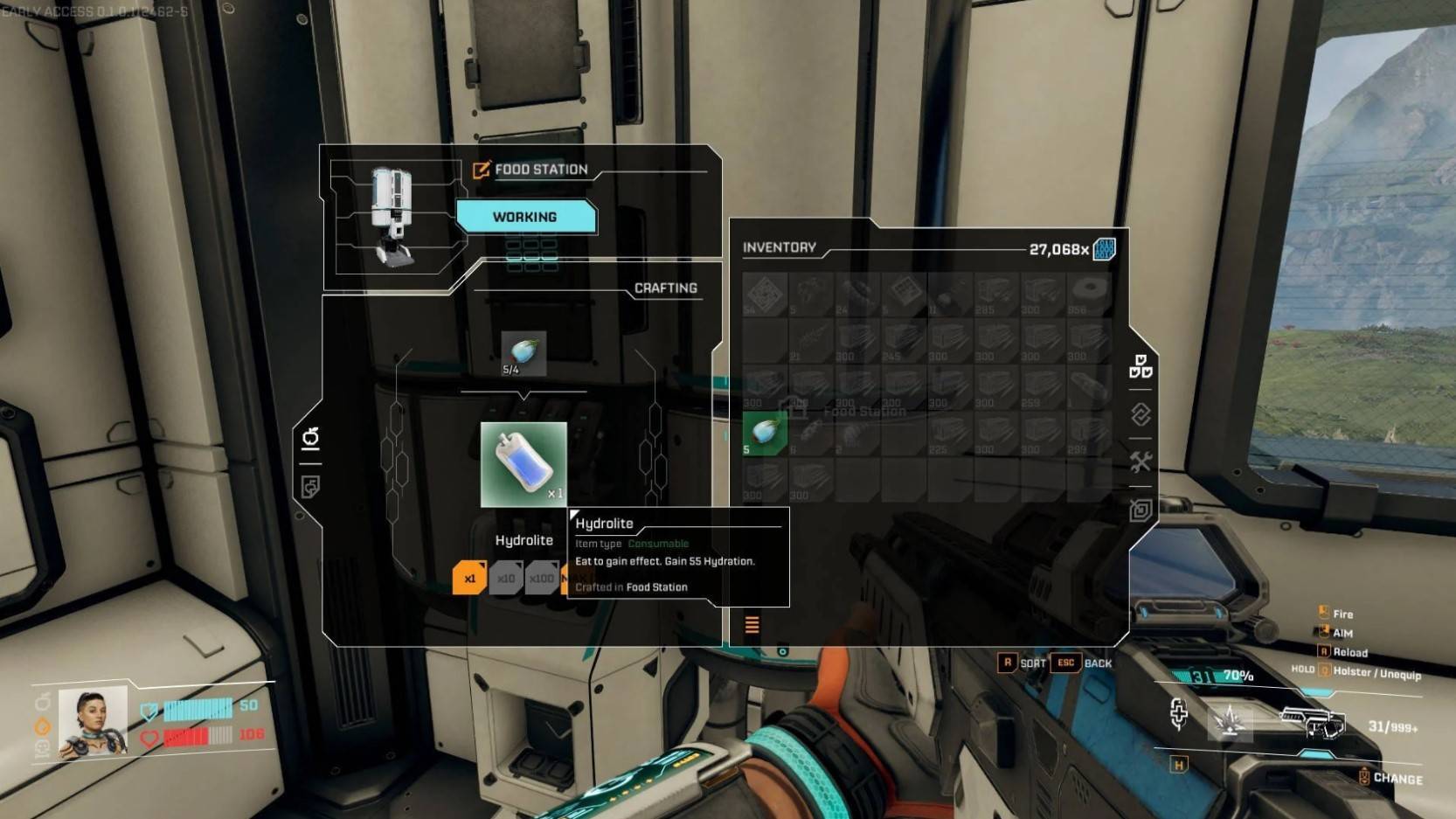Select the spiral square inventory tab

(x=1141, y=510)
